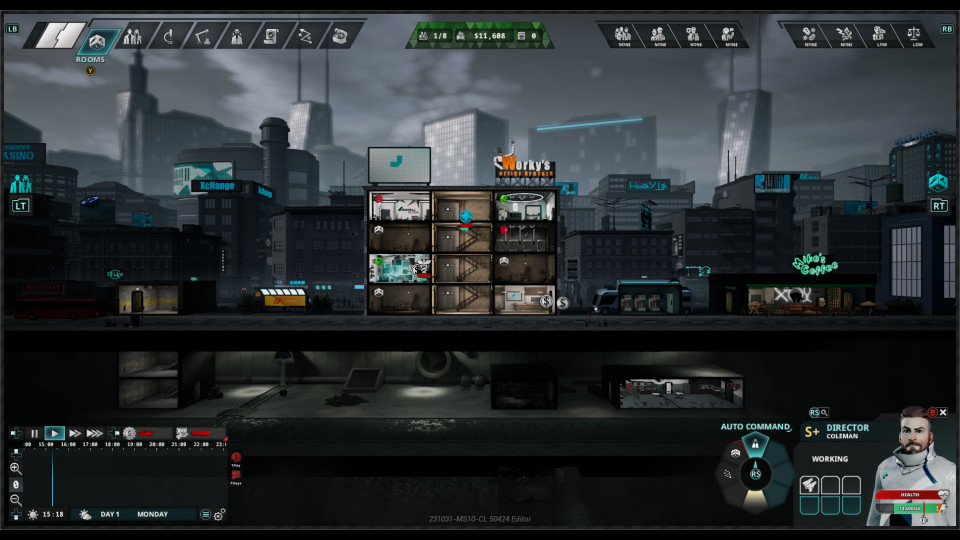Open the staff people icon in top toolbar

click(x=132, y=37)
